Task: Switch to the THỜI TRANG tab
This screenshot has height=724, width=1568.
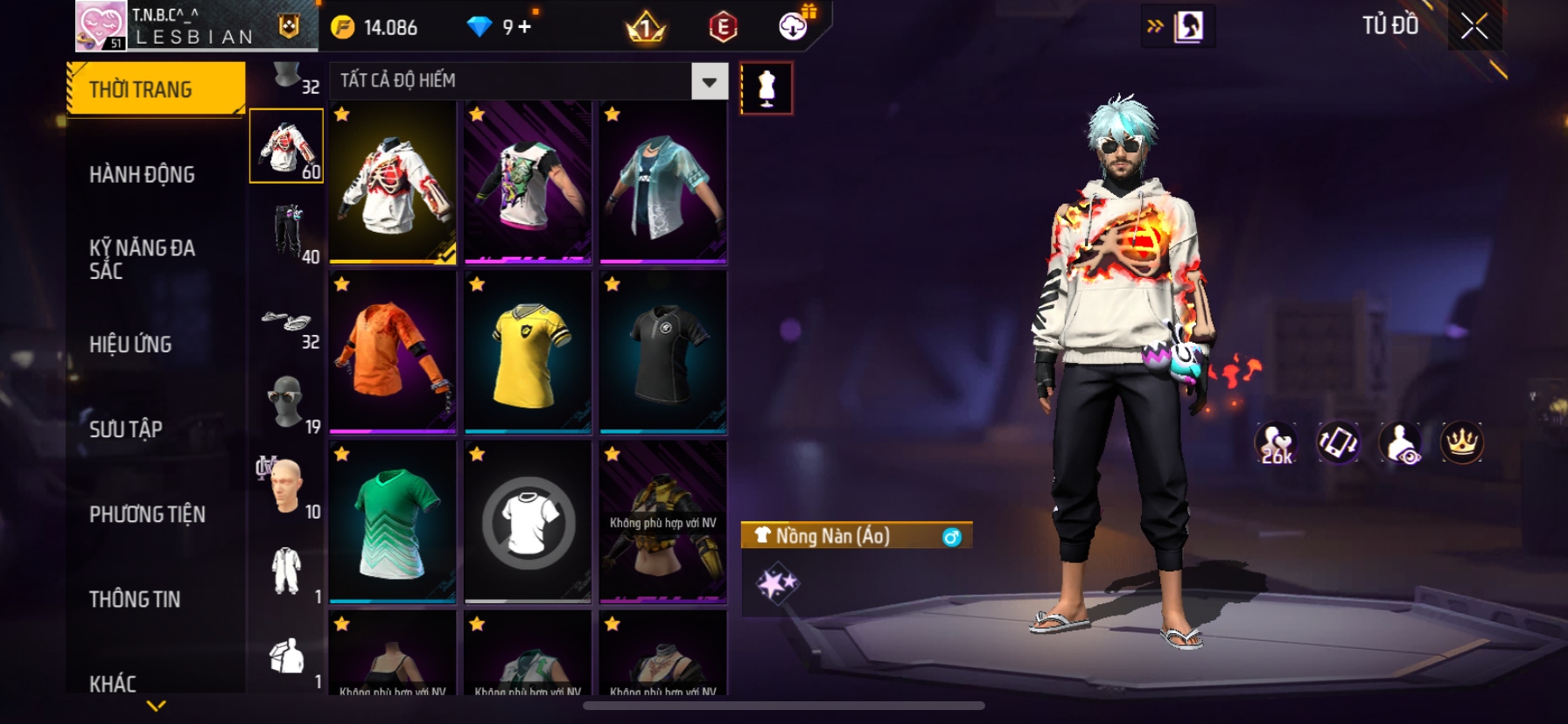Action: coord(156,89)
